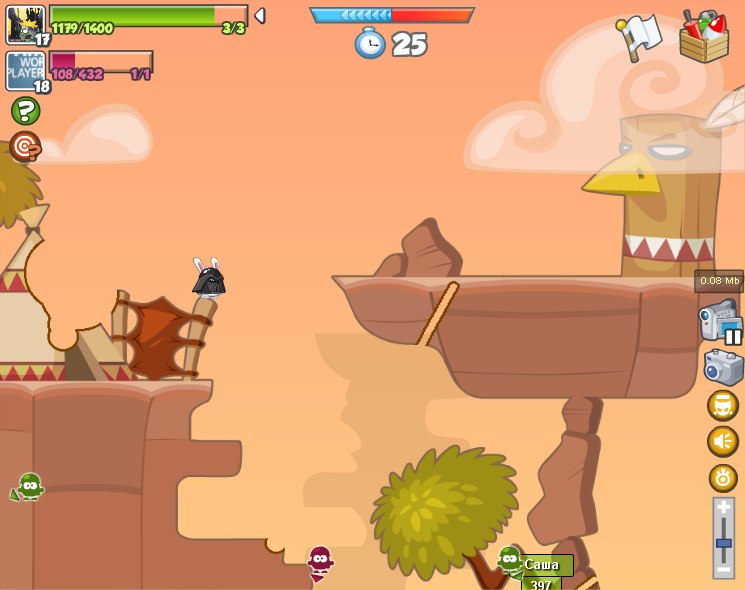Click the cat face round button
This screenshot has width=745, height=590.
point(723,405)
